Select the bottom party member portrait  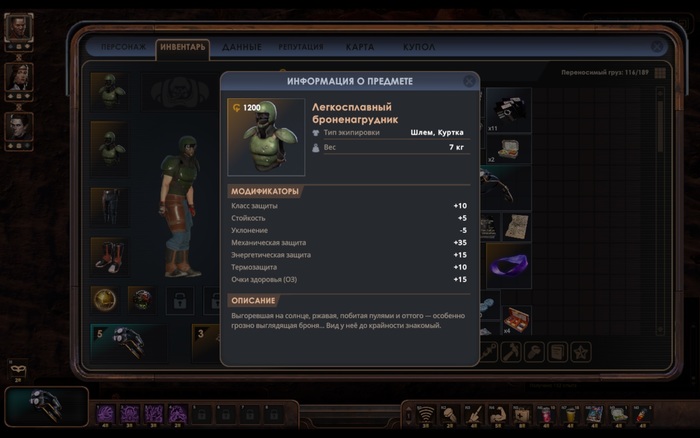19,126
